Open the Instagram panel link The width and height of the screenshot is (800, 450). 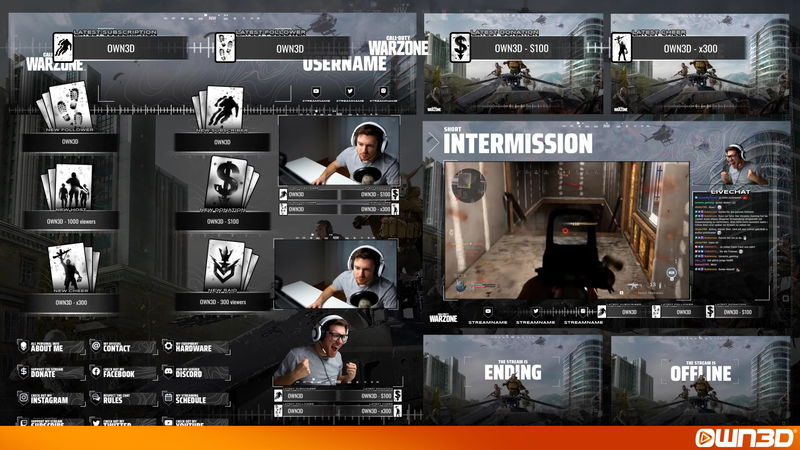coord(50,398)
